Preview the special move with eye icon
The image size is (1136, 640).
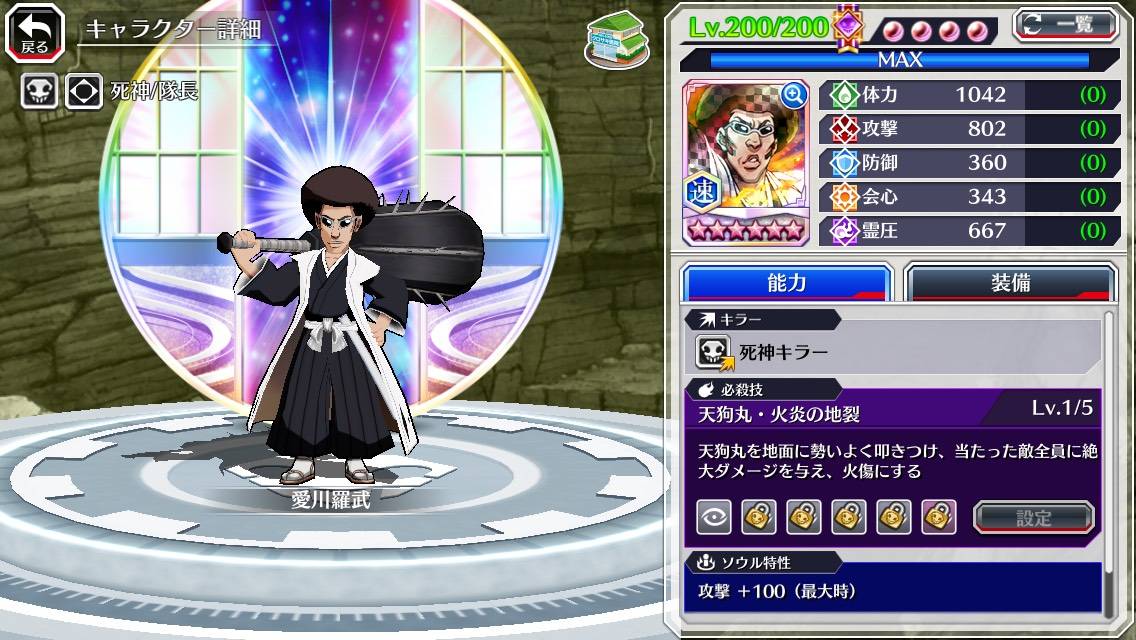714,517
